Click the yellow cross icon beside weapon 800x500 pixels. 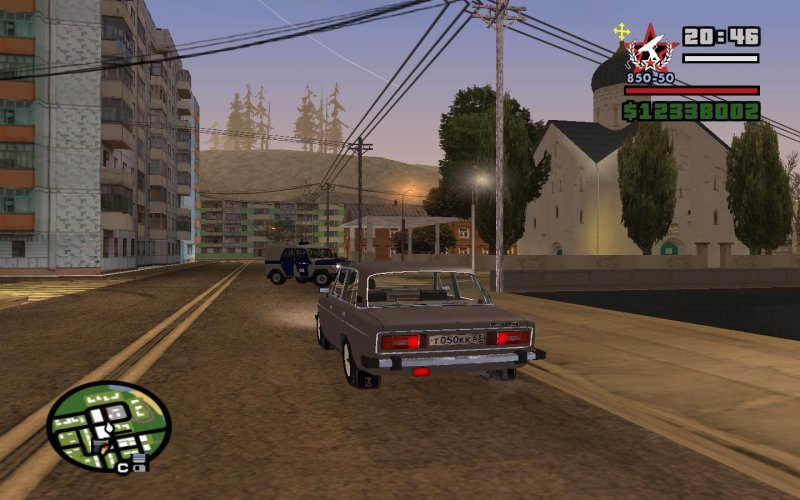click(622, 31)
